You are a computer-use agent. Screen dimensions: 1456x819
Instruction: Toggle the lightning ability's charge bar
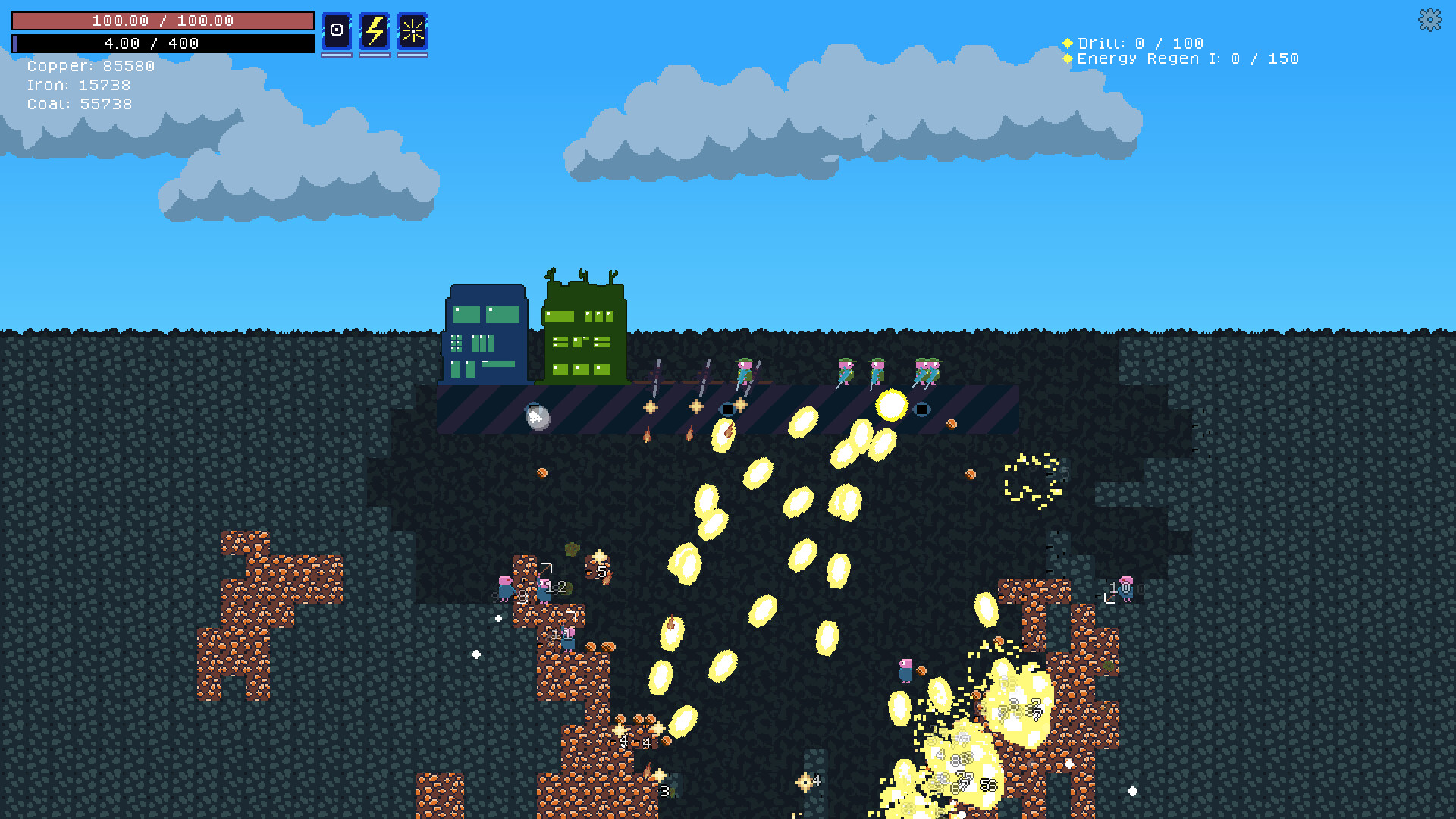coord(376,53)
